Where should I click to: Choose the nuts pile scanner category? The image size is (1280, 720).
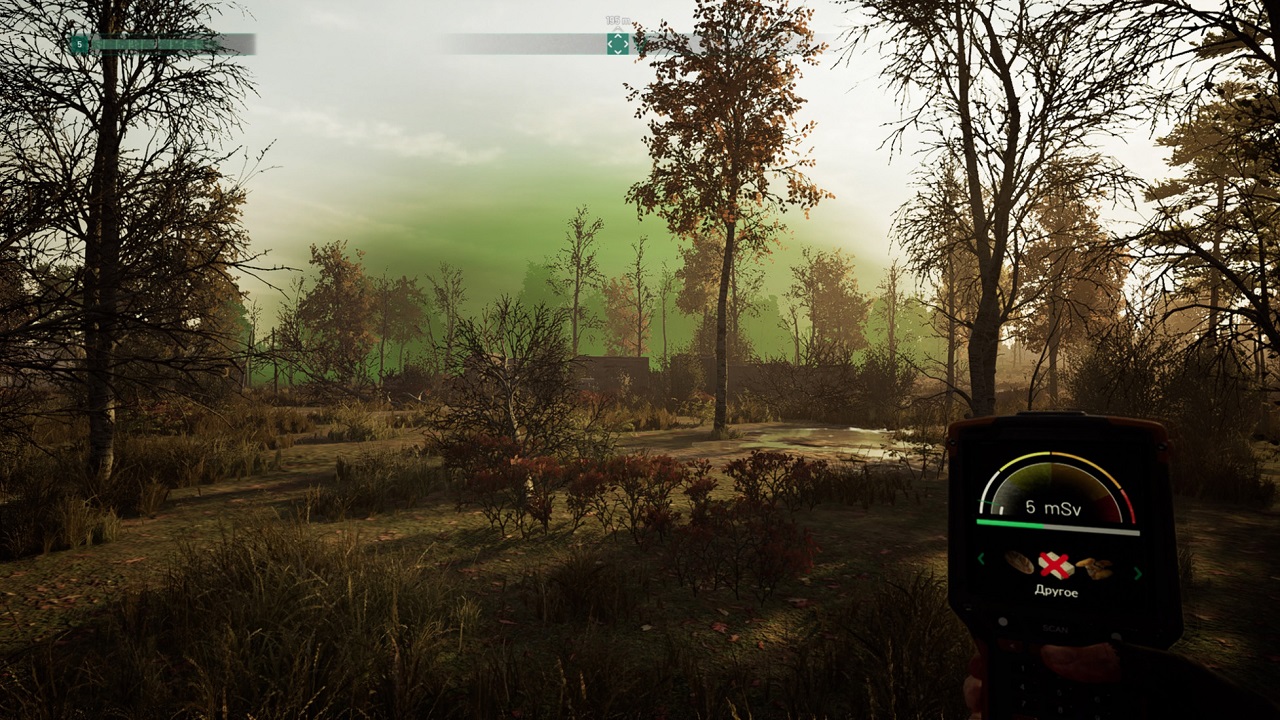coord(1094,568)
